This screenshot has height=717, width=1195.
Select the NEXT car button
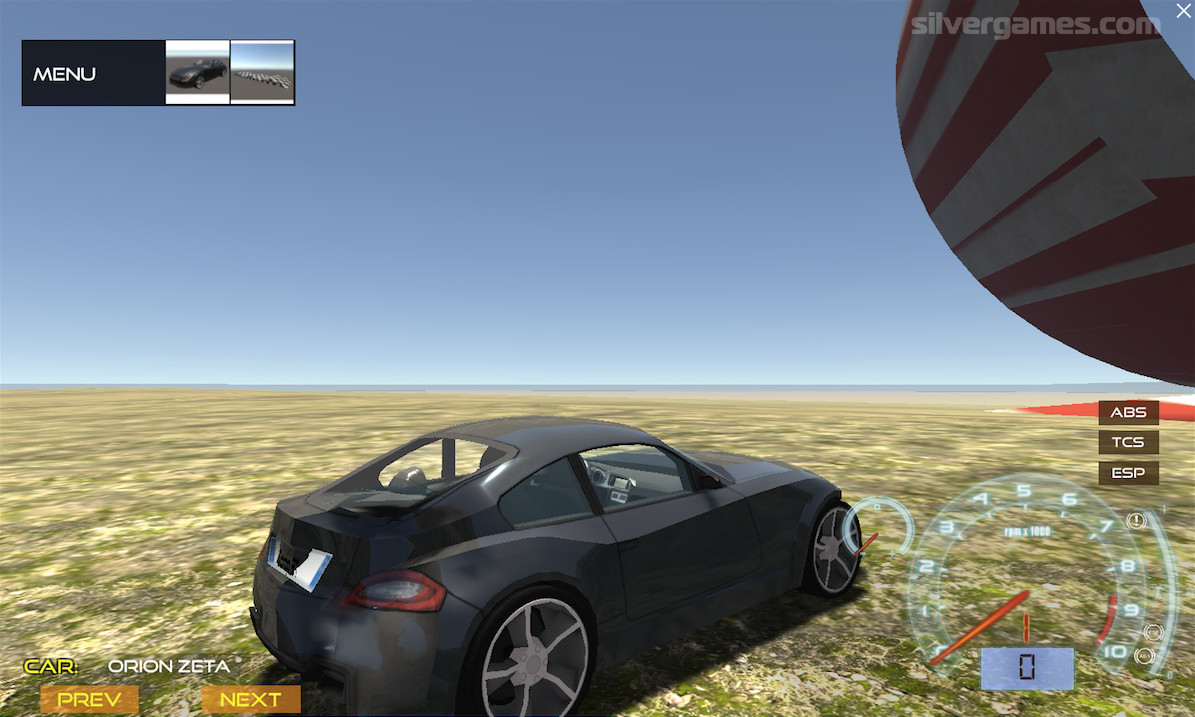point(250,699)
